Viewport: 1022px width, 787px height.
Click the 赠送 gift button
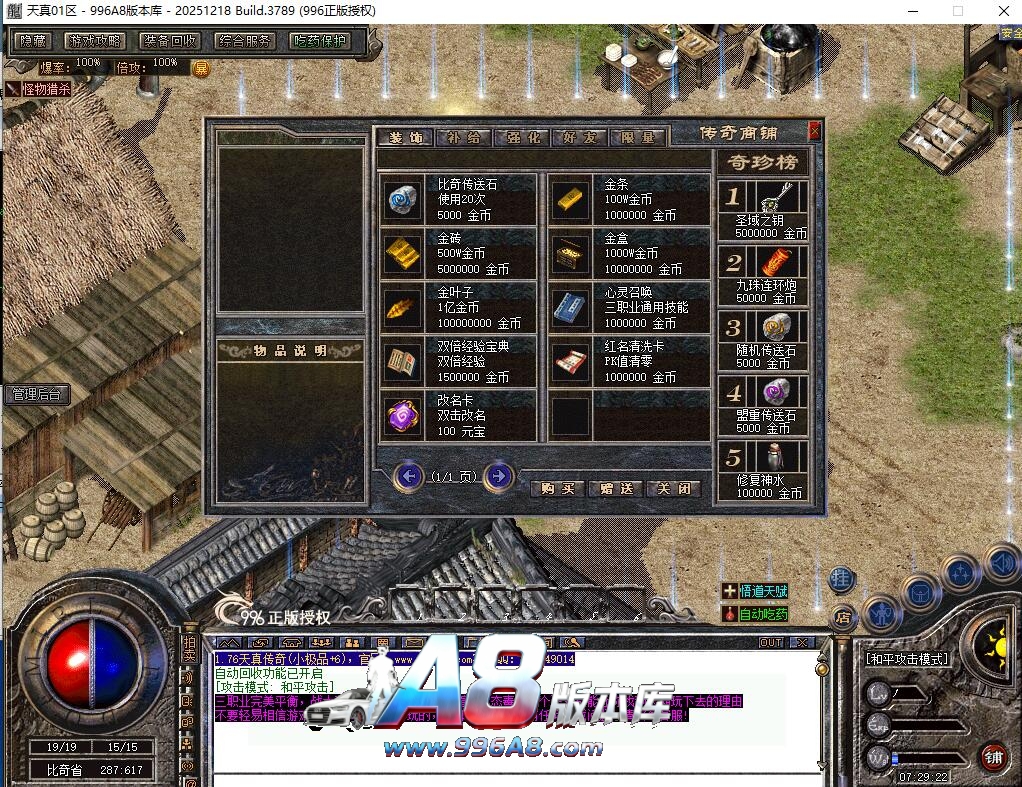tap(616, 488)
